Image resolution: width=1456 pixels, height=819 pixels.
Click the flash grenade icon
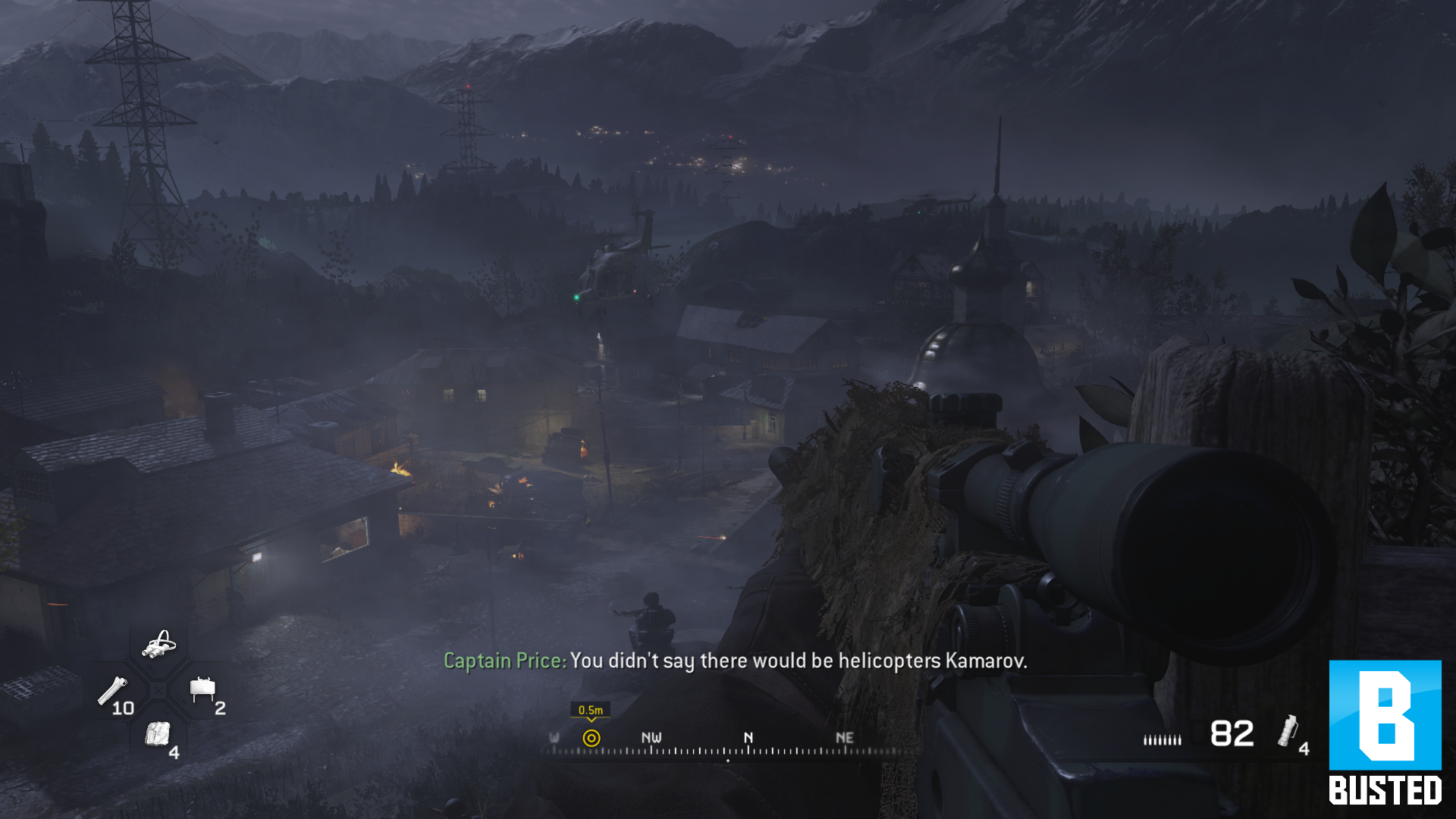[x=1288, y=731]
